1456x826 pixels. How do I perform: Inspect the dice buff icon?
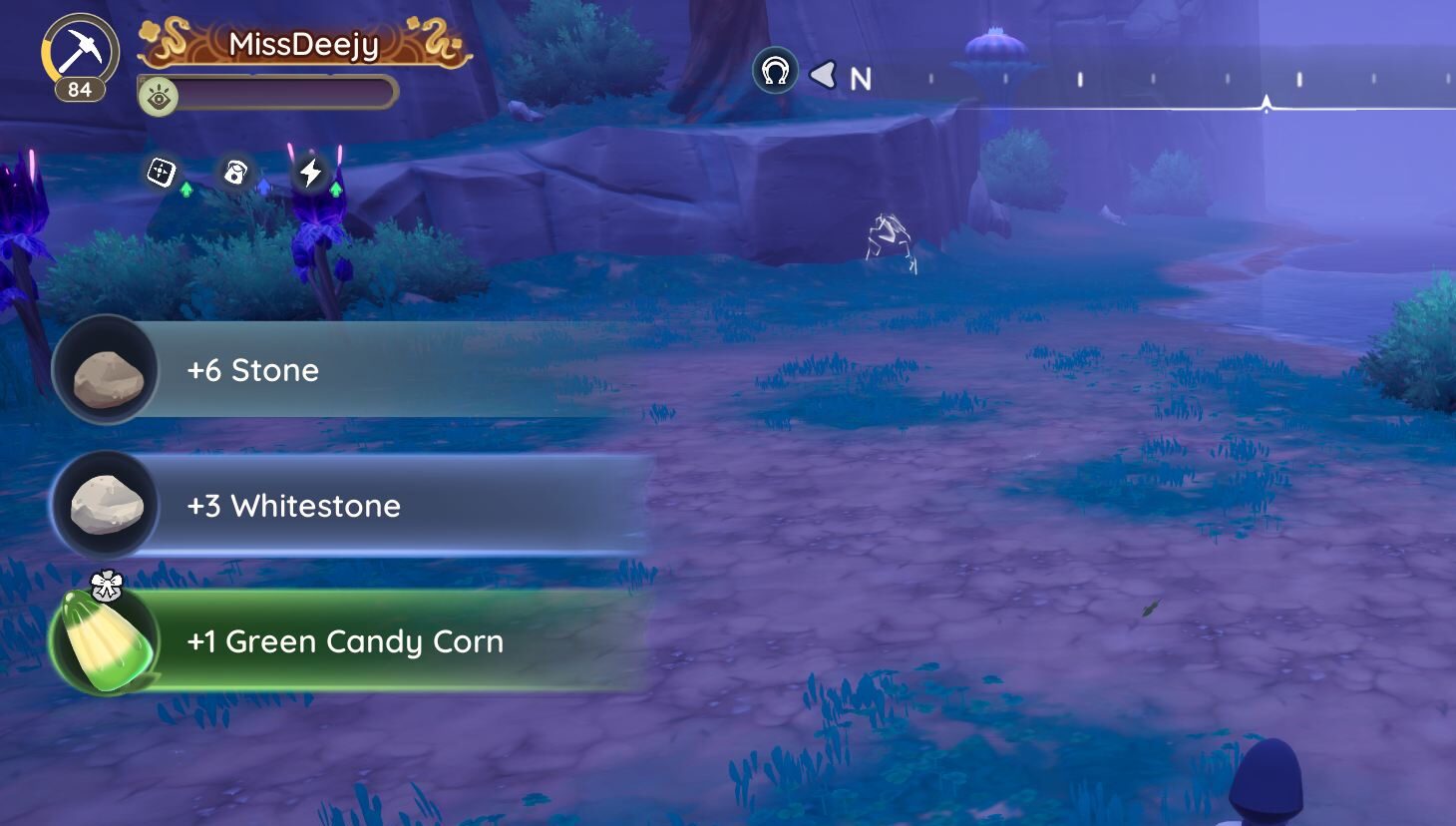pos(162,172)
